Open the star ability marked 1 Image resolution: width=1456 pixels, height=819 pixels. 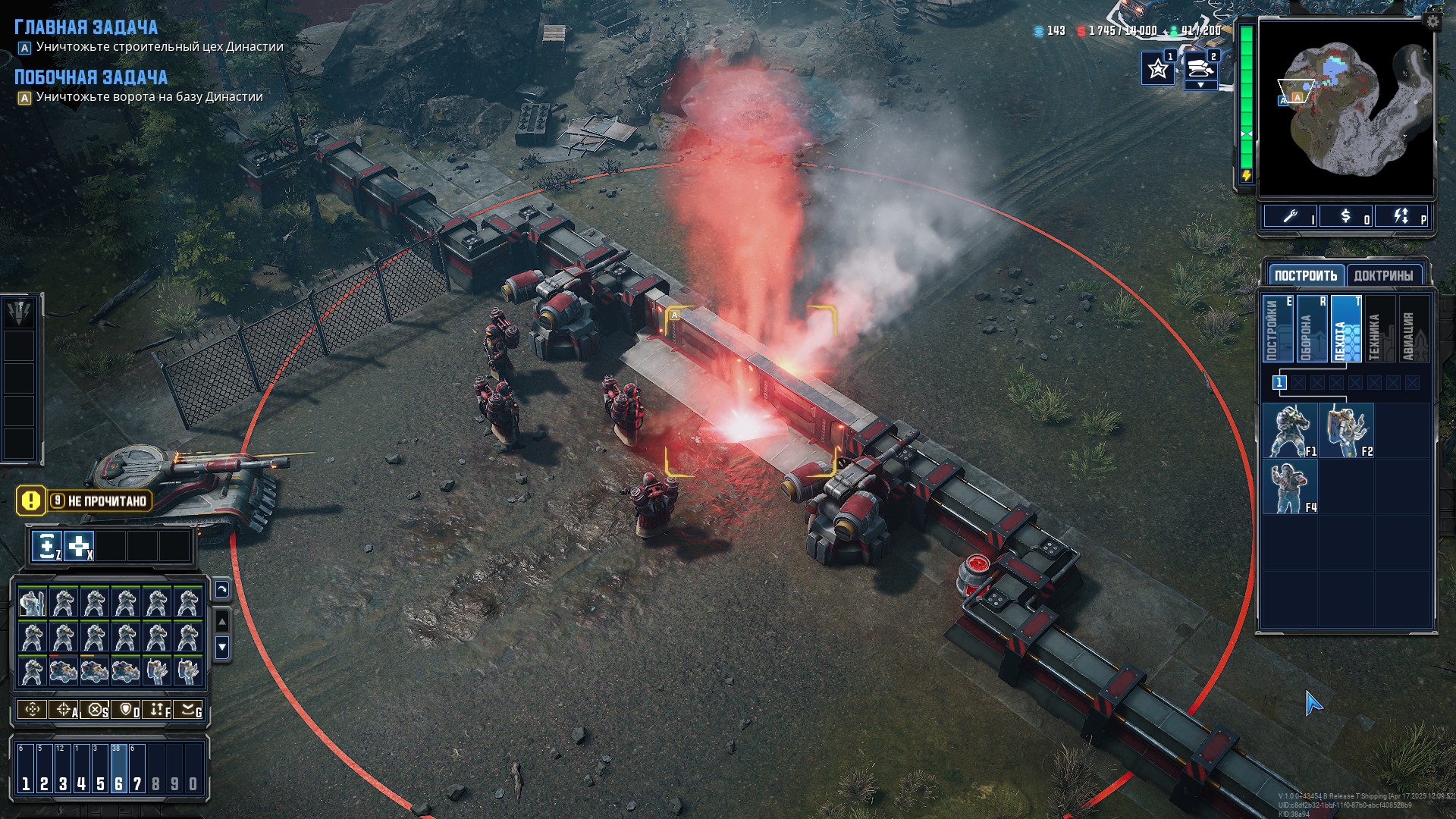tap(1158, 69)
